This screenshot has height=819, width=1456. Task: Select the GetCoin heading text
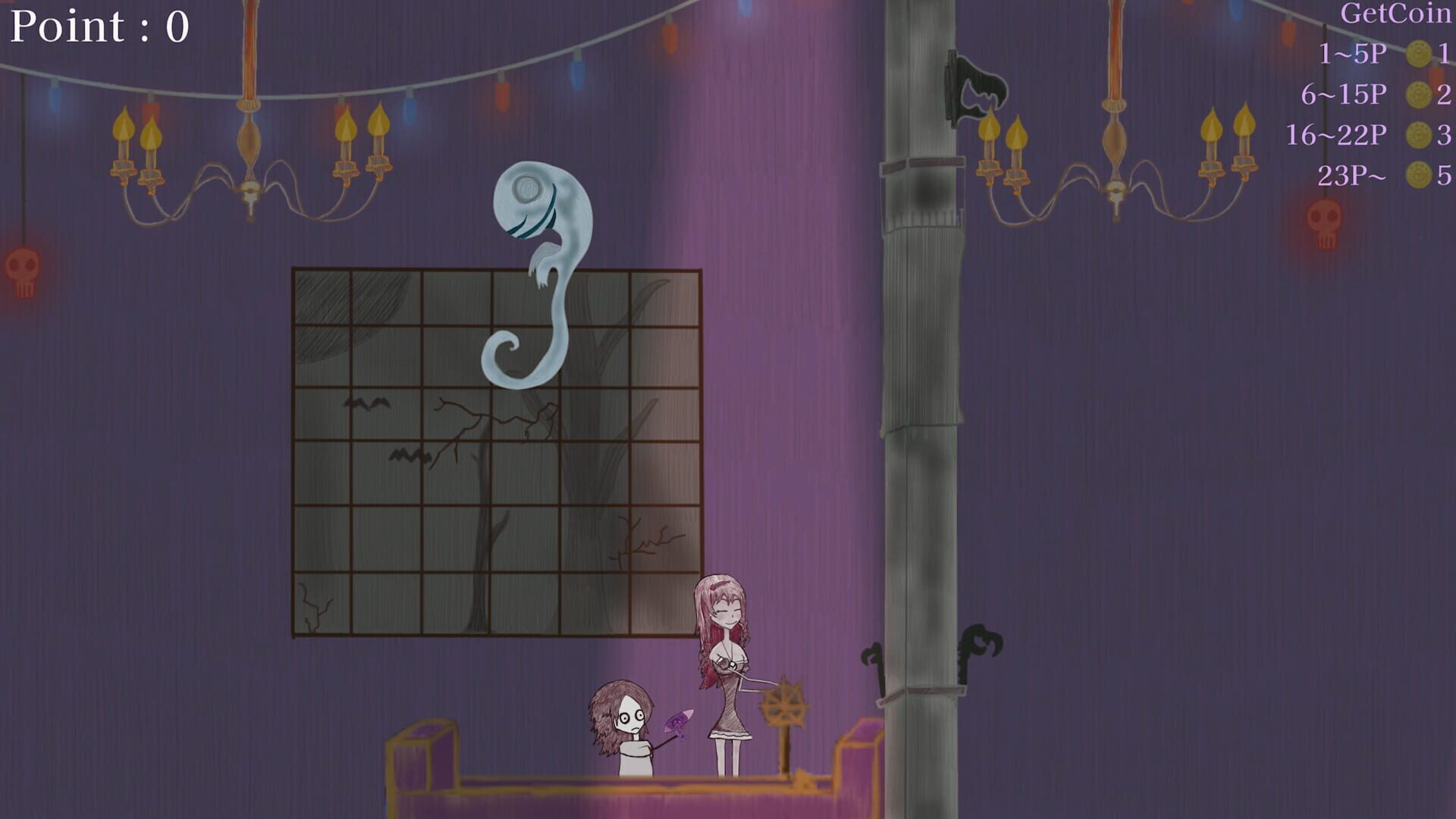click(1395, 11)
